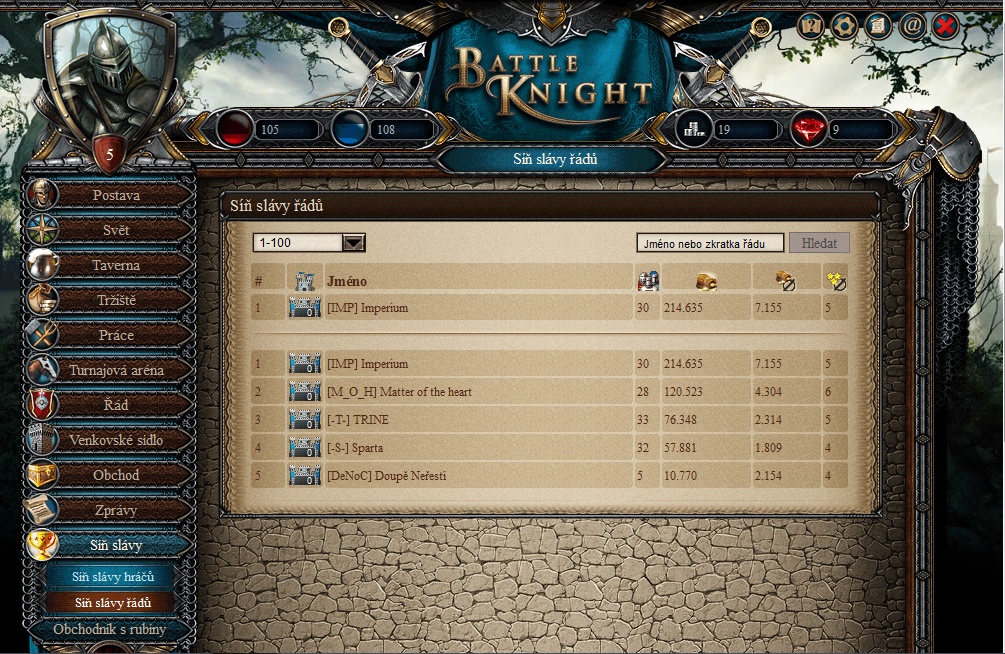Enter the Taverna
This screenshot has height=654, width=1005.
click(116, 265)
